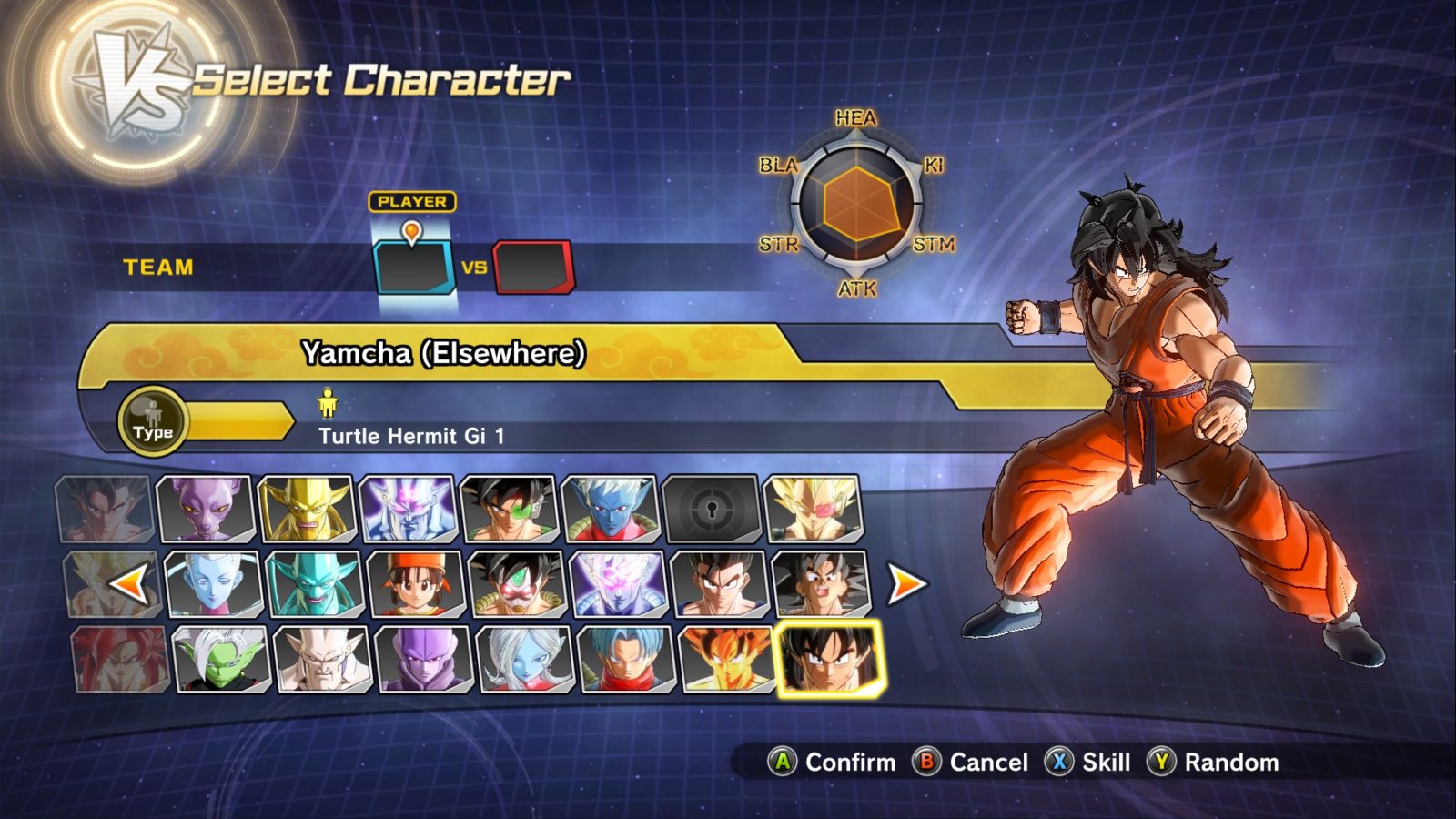
Task: Click the highlighted Yamcha portrait
Action: (829, 659)
